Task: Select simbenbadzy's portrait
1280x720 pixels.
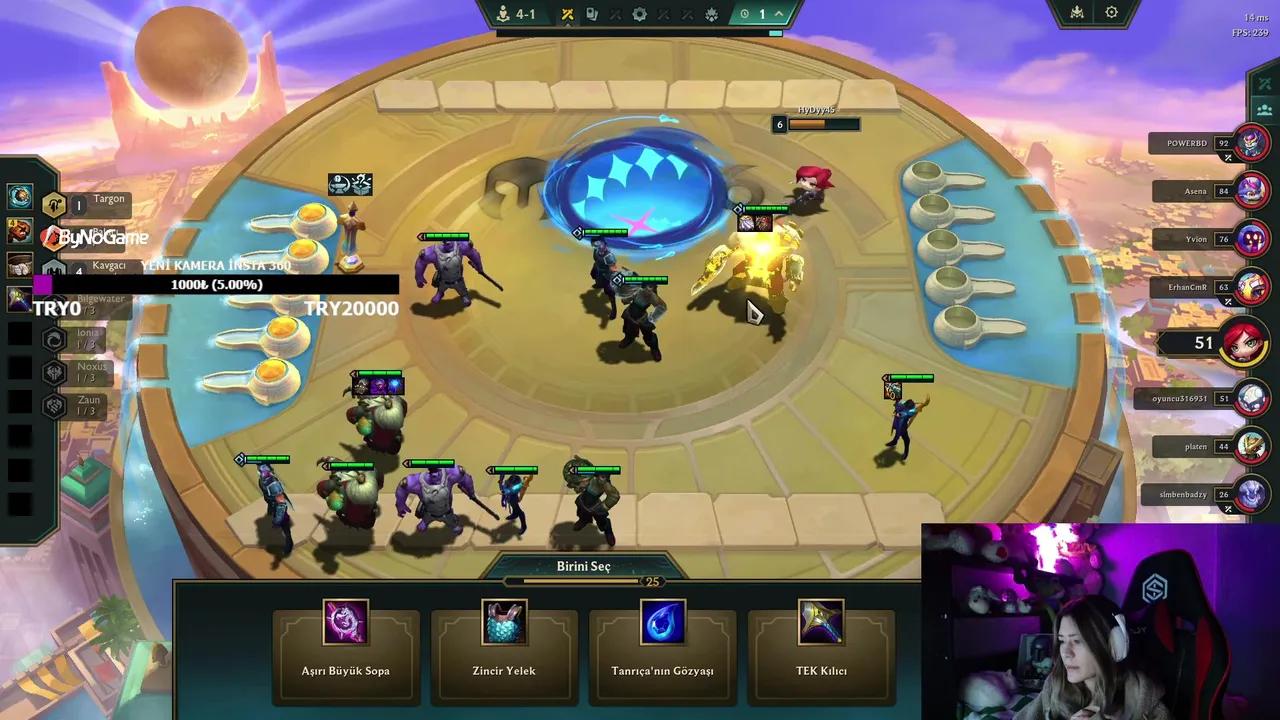Action: (1251, 494)
